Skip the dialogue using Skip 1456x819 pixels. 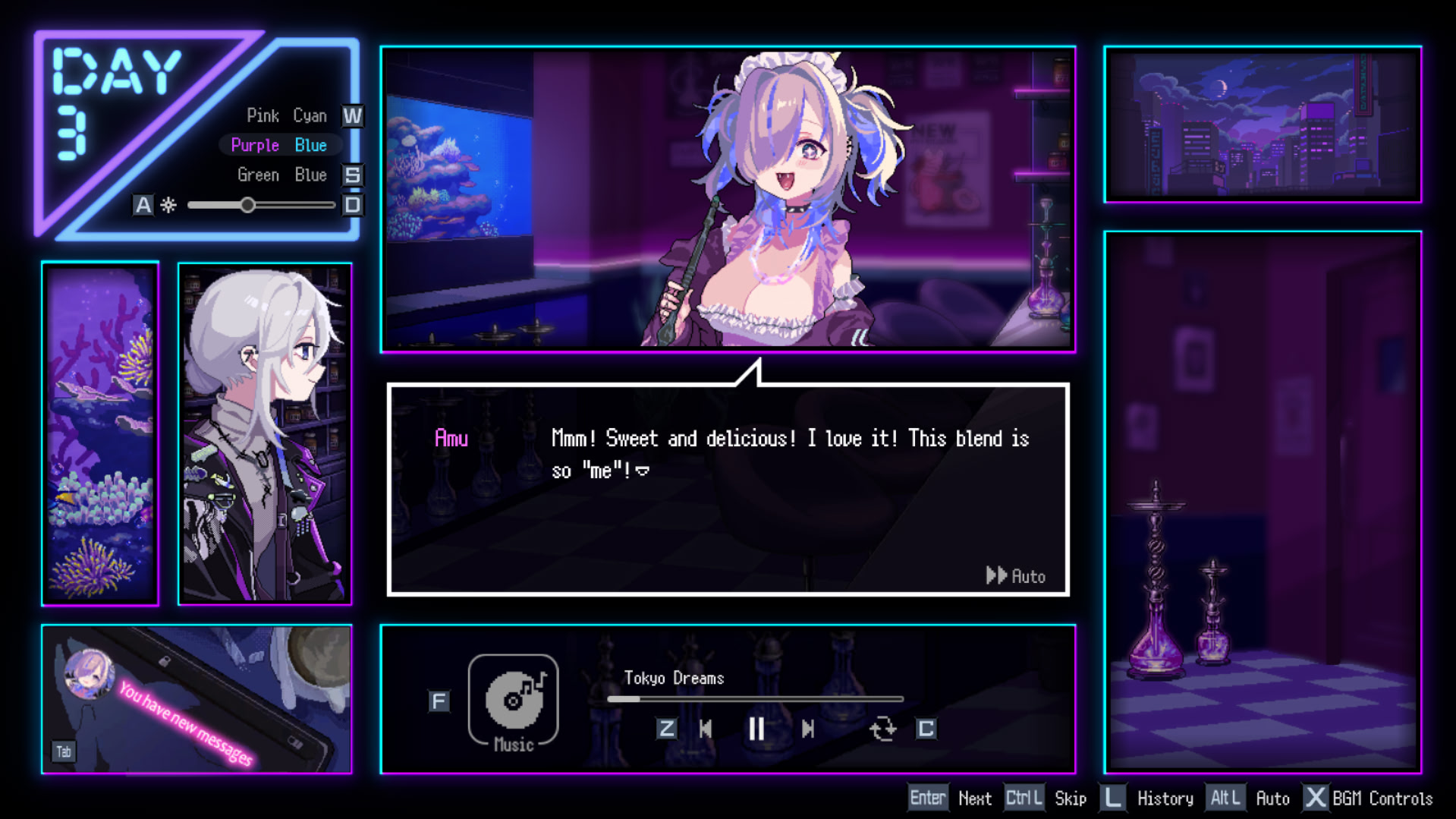[x=1070, y=799]
